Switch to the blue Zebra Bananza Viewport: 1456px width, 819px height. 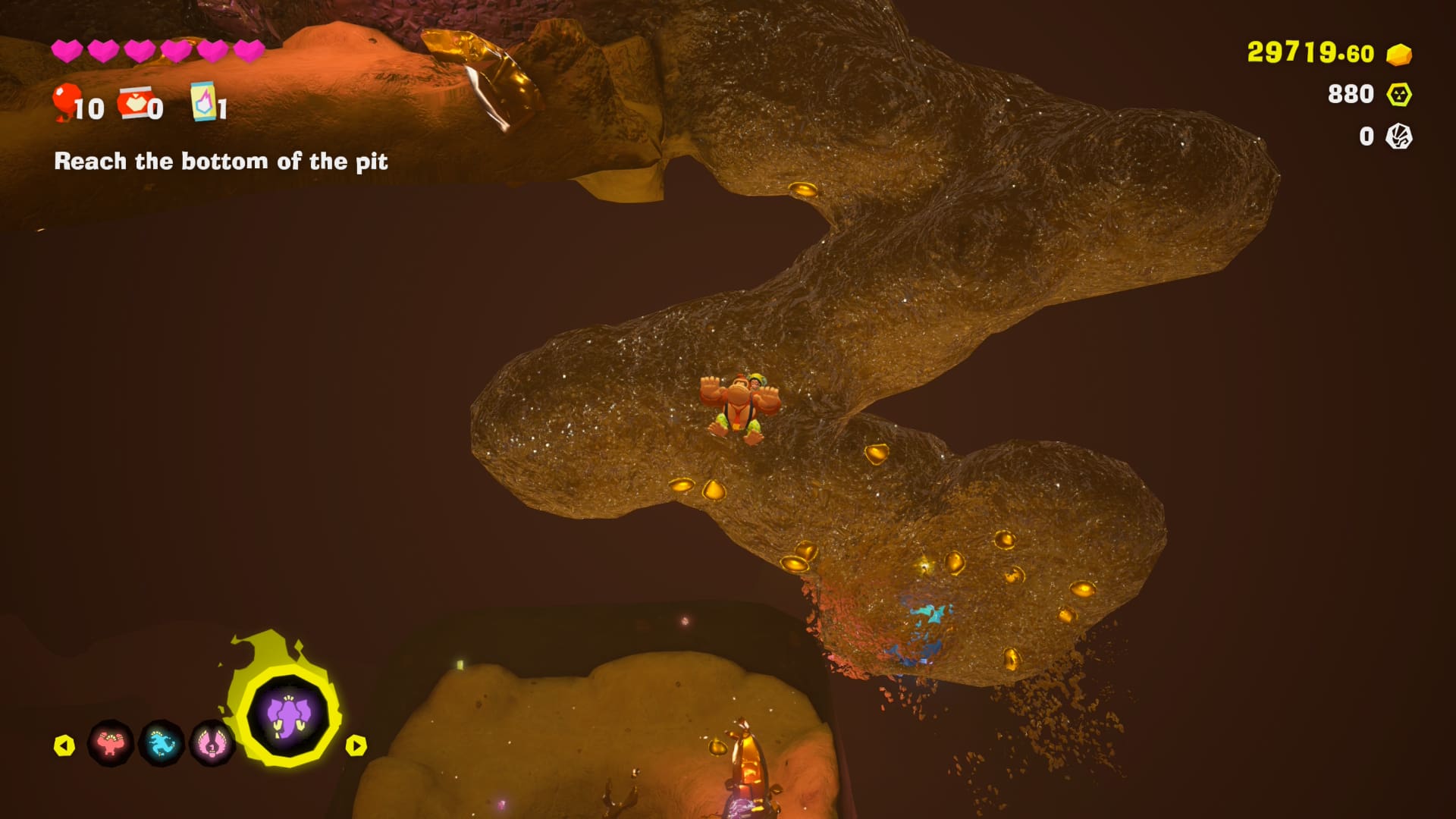point(162,744)
